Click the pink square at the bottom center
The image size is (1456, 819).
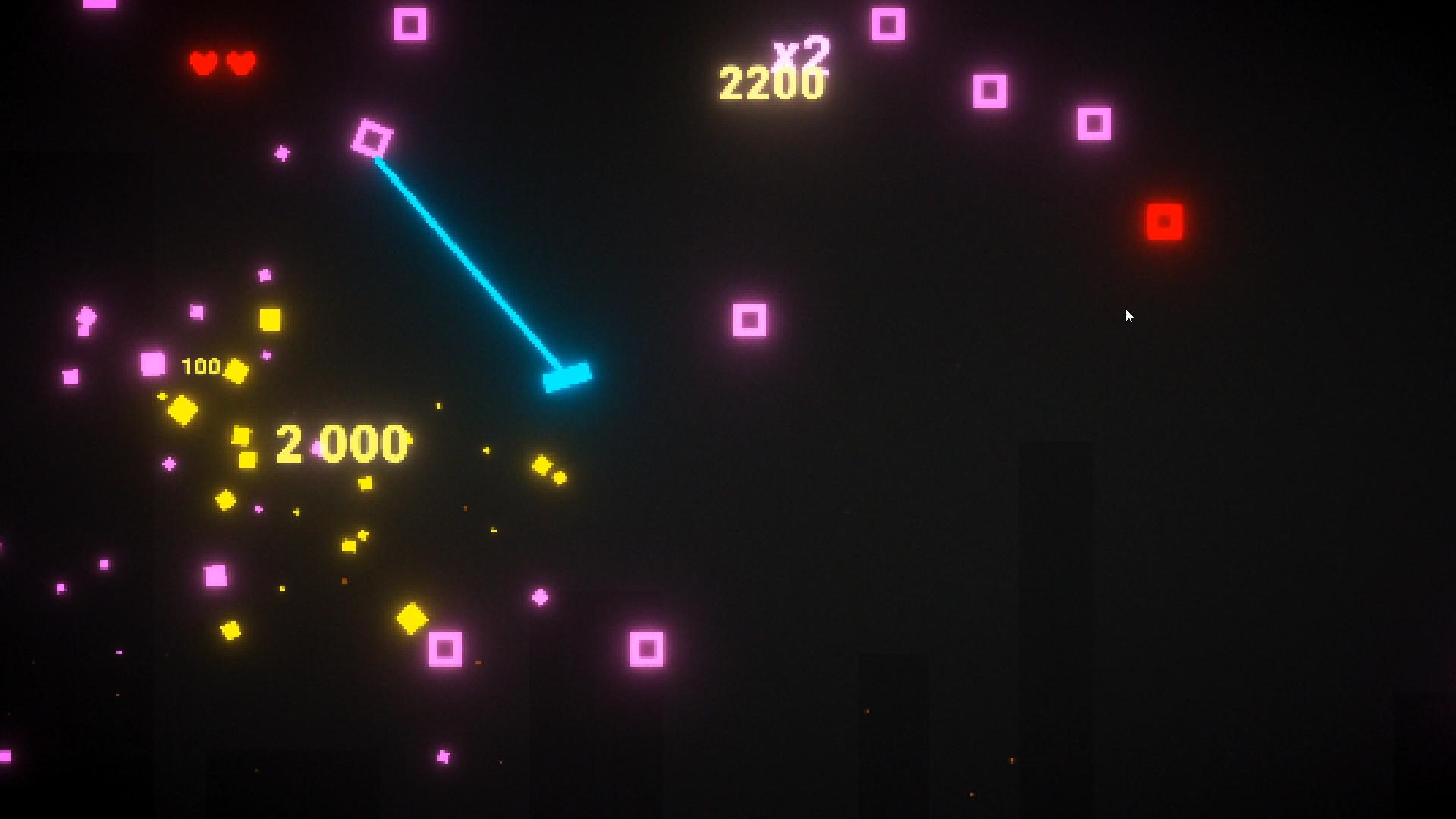(647, 650)
